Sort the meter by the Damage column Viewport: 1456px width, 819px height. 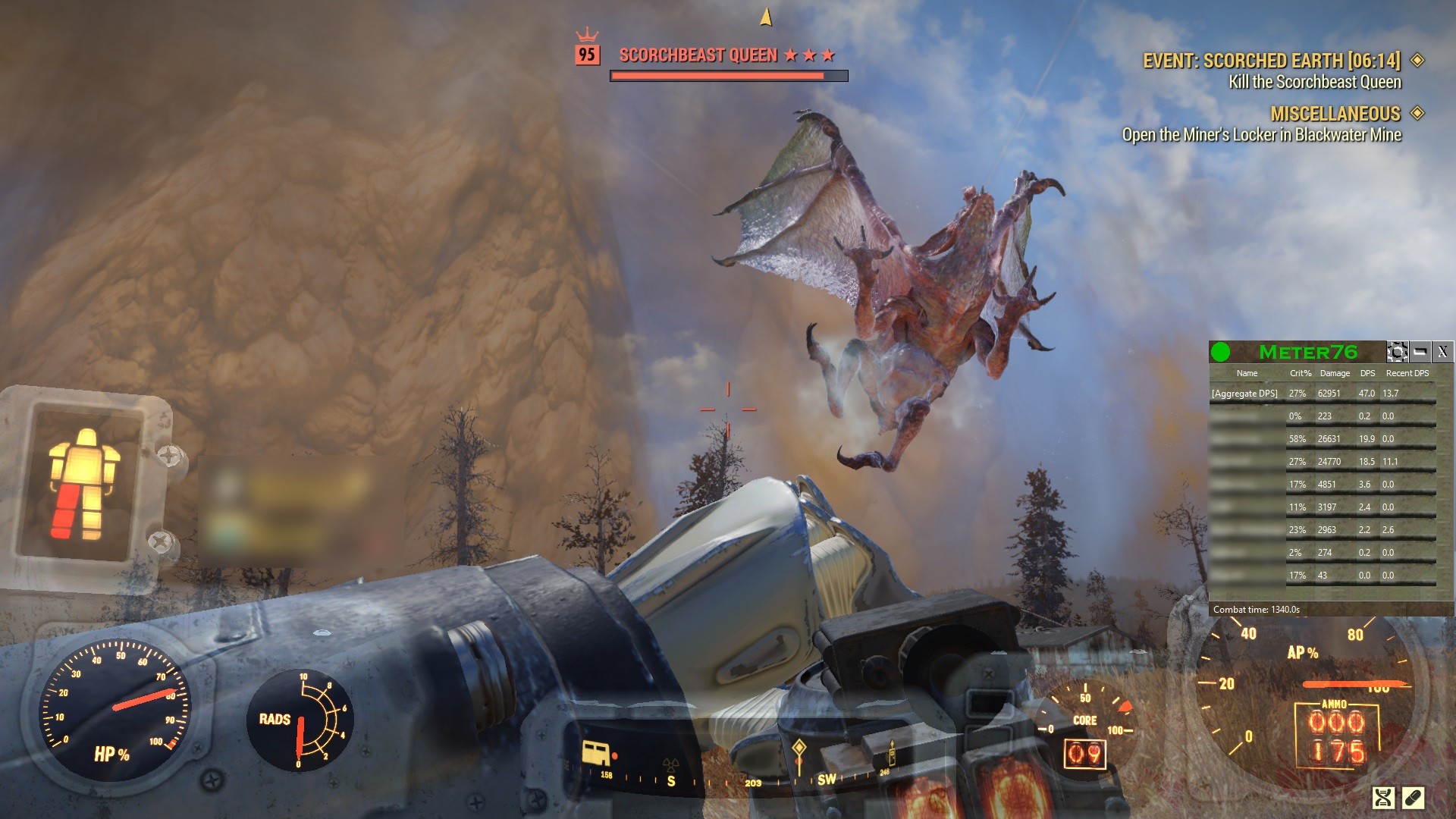point(1334,373)
